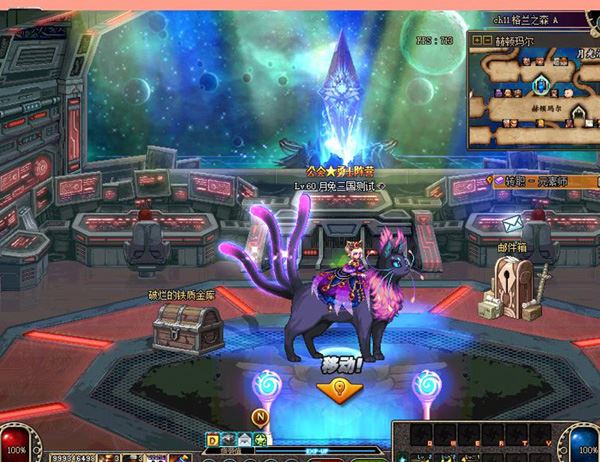Click the round orange N button
This screenshot has width=600, height=462.
tap(262, 417)
